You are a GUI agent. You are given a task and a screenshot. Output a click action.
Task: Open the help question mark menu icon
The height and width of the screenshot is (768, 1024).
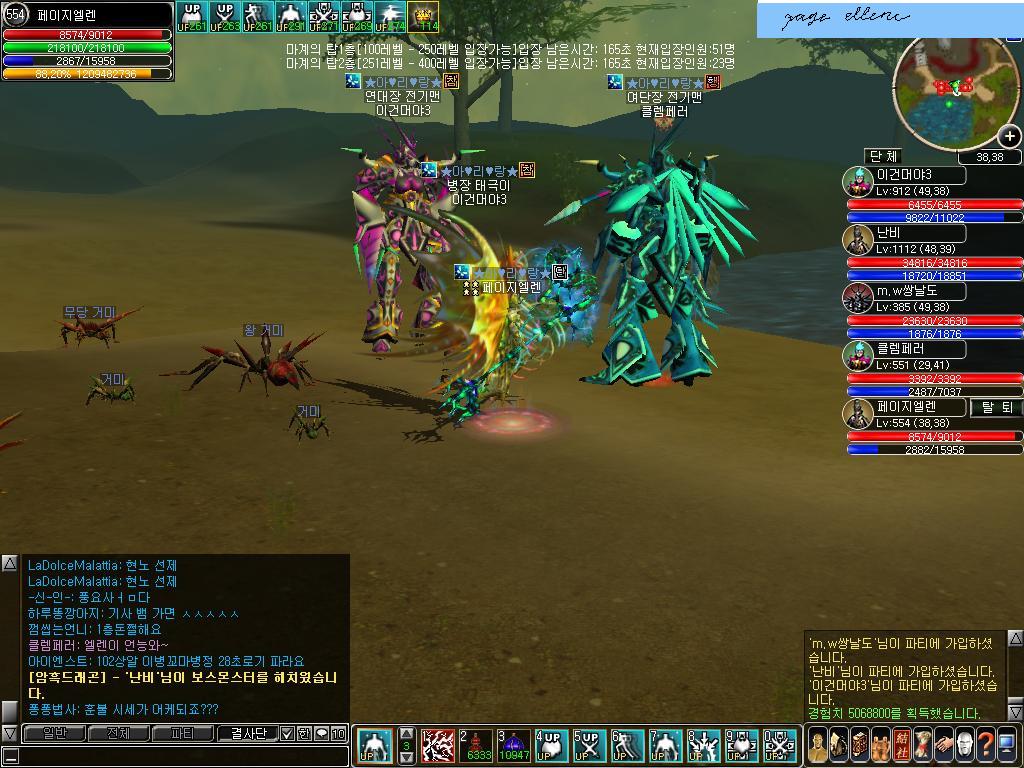(x=985, y=745)
